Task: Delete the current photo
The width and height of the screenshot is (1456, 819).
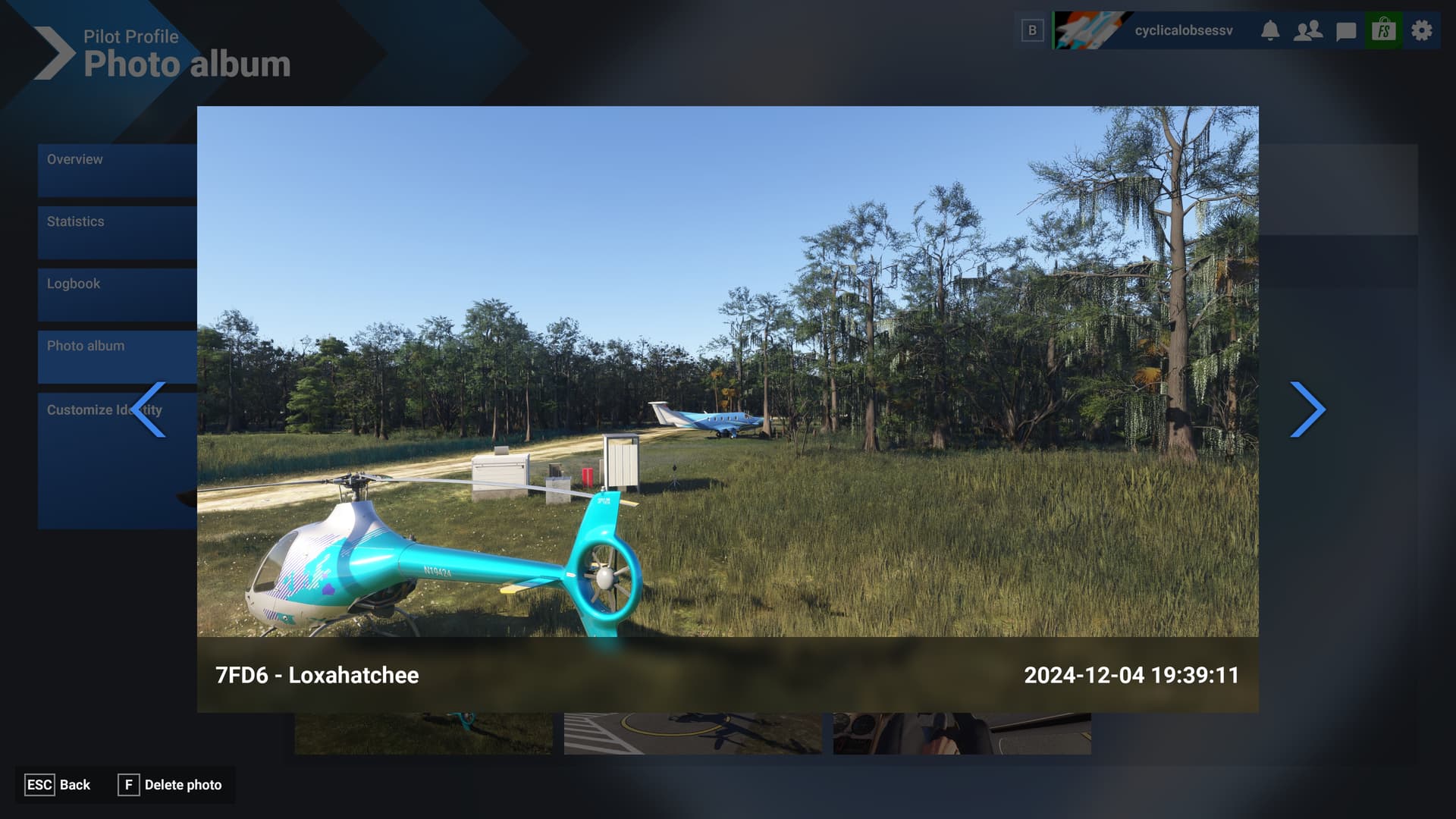Action: (x=171, y=785)
